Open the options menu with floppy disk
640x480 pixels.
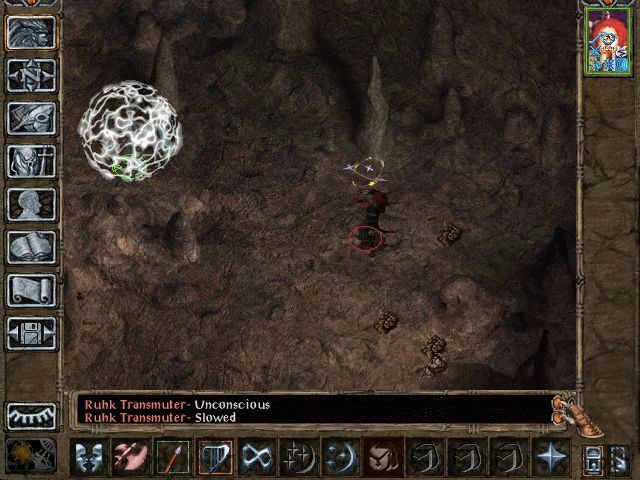tap(31, 333)
